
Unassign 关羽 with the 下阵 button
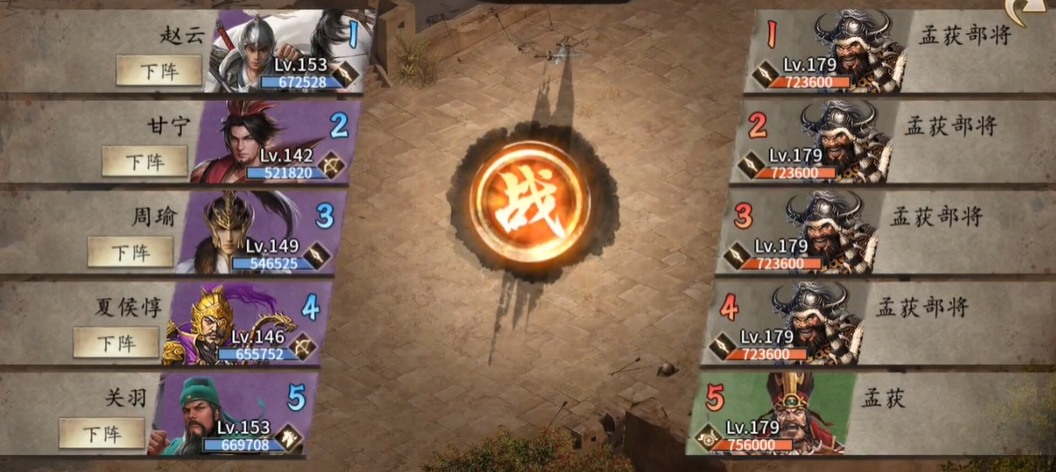[x=102, y=433]
